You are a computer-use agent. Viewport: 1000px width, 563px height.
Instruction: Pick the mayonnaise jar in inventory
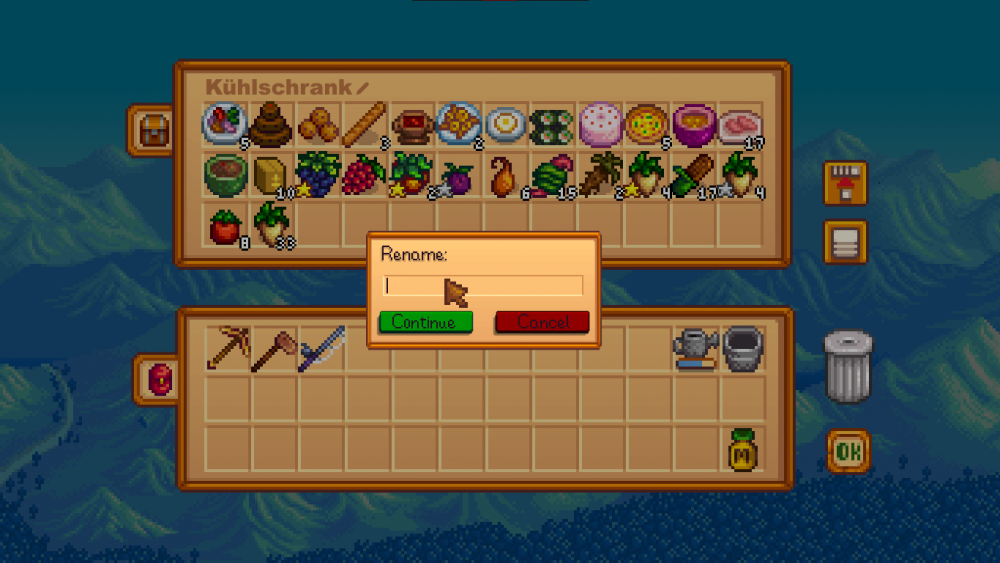(x=741, y=450)
